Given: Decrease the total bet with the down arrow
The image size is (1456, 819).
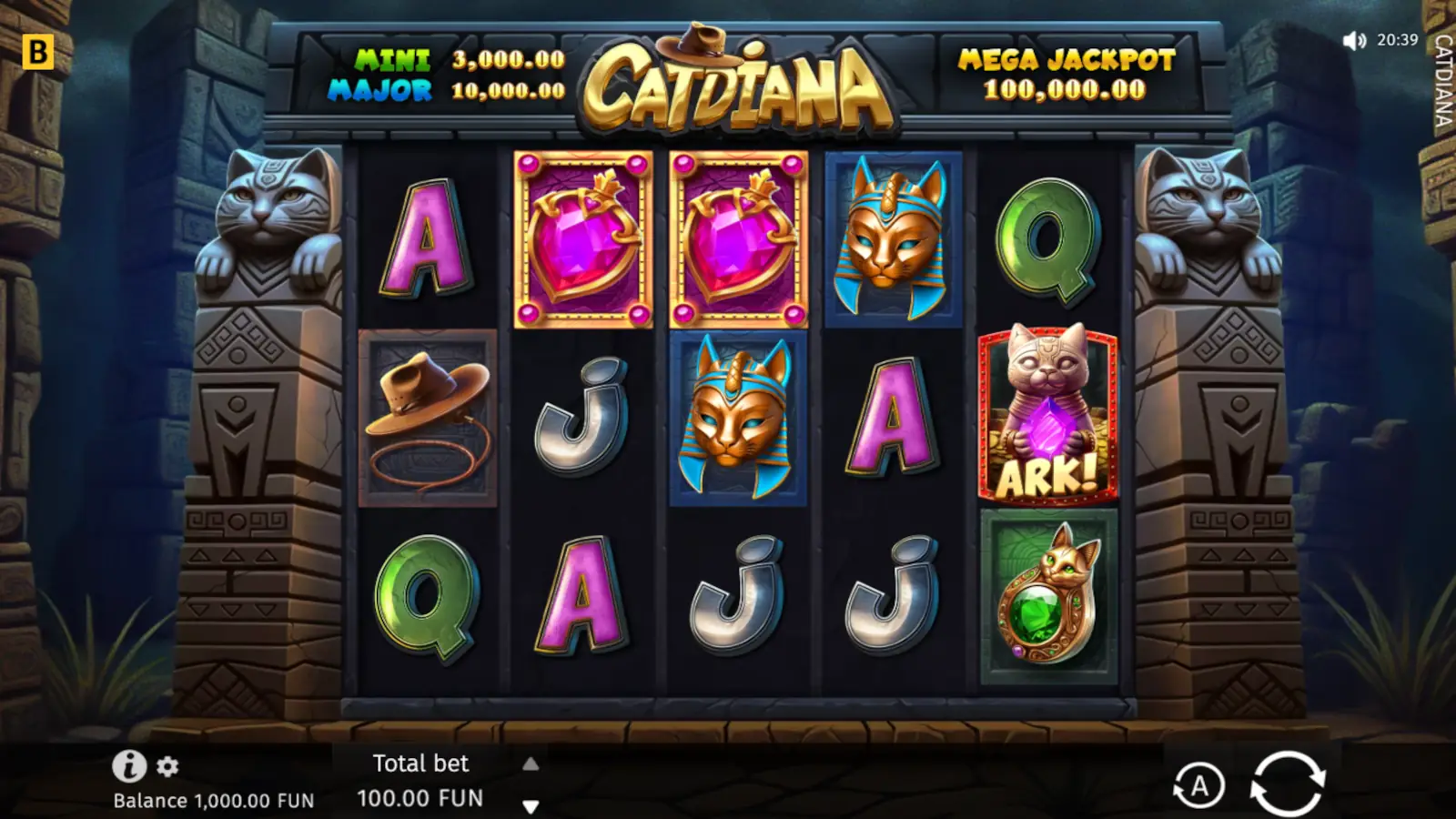Looking at the screenshot, I should (x=532, y=804).
